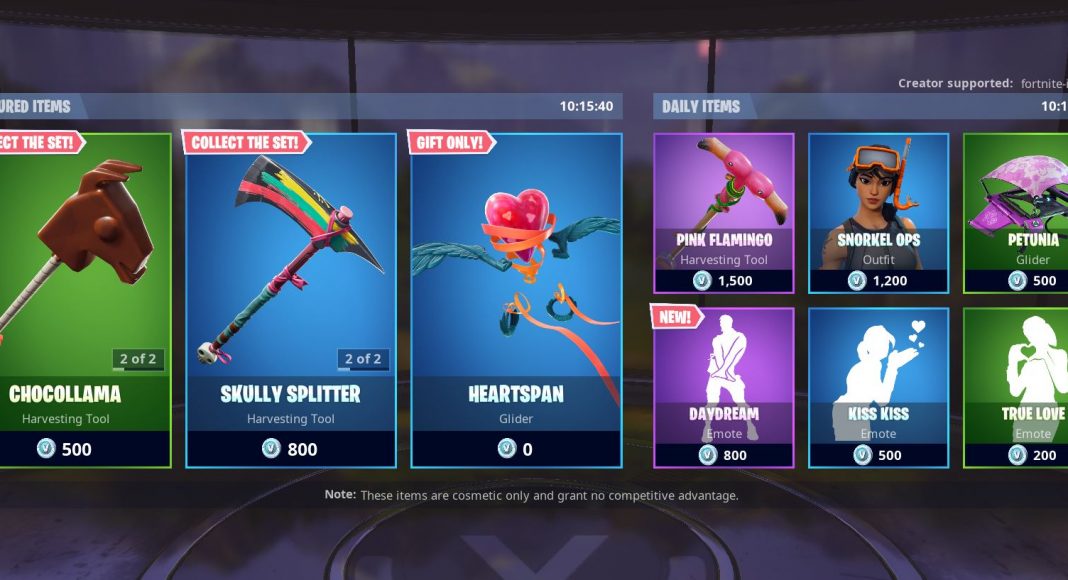Viewport: 1068px width, 580px height.
Task: Pick the Petunia glider tile
Action: click(1016, 213)
